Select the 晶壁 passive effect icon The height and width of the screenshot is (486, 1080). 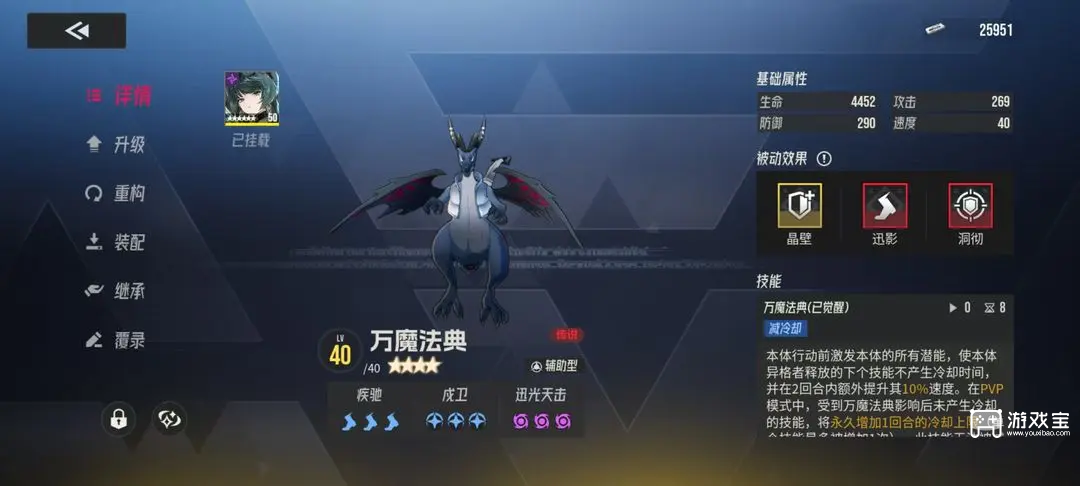(x=799, y=206)
